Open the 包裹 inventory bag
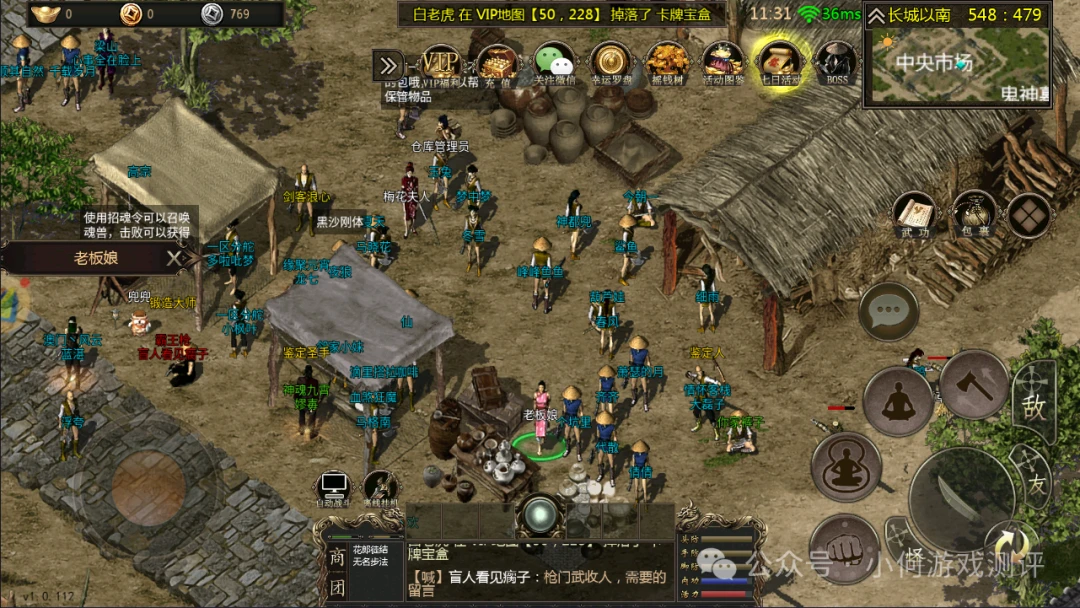Screen dimensions: 1080x608 pos(973,214)
